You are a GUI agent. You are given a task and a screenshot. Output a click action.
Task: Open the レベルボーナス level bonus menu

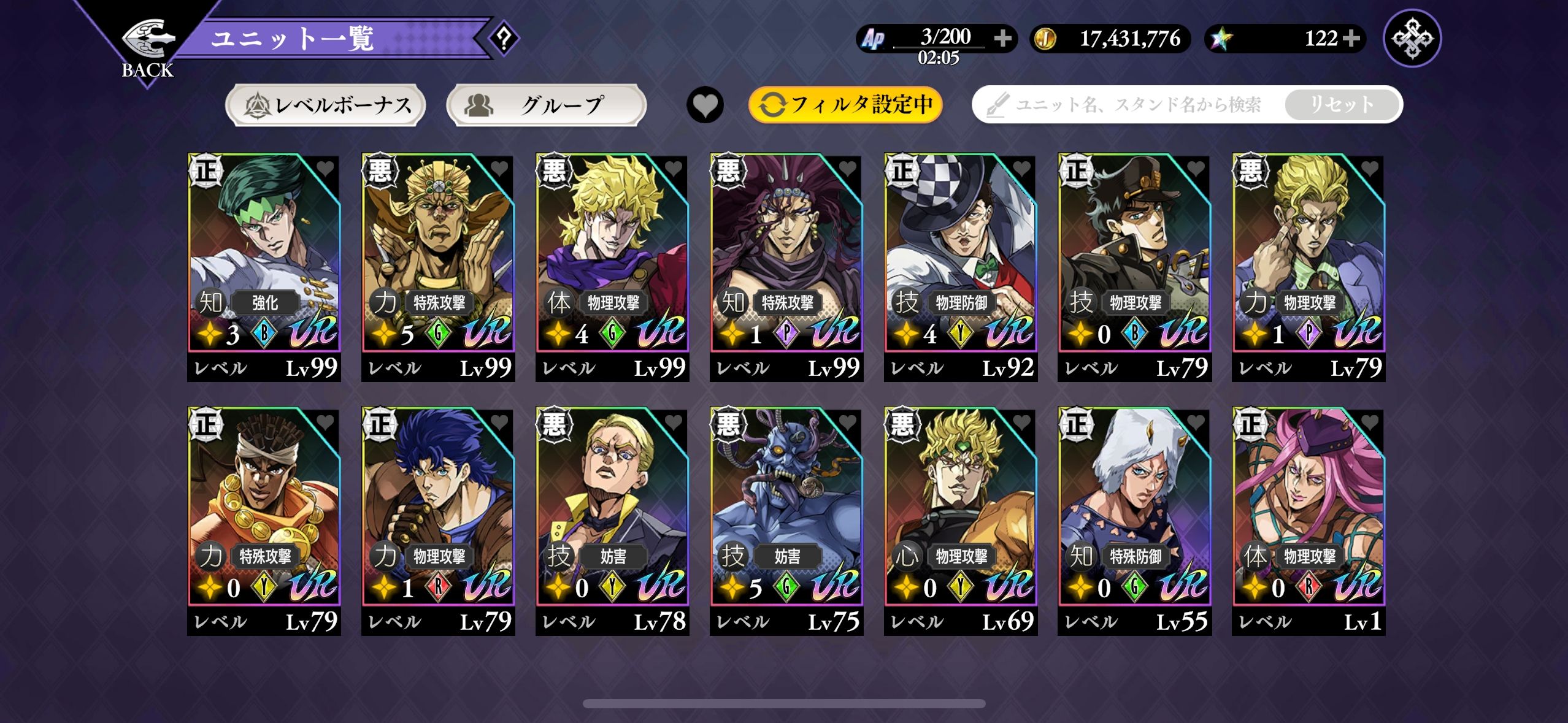[326, 105]
